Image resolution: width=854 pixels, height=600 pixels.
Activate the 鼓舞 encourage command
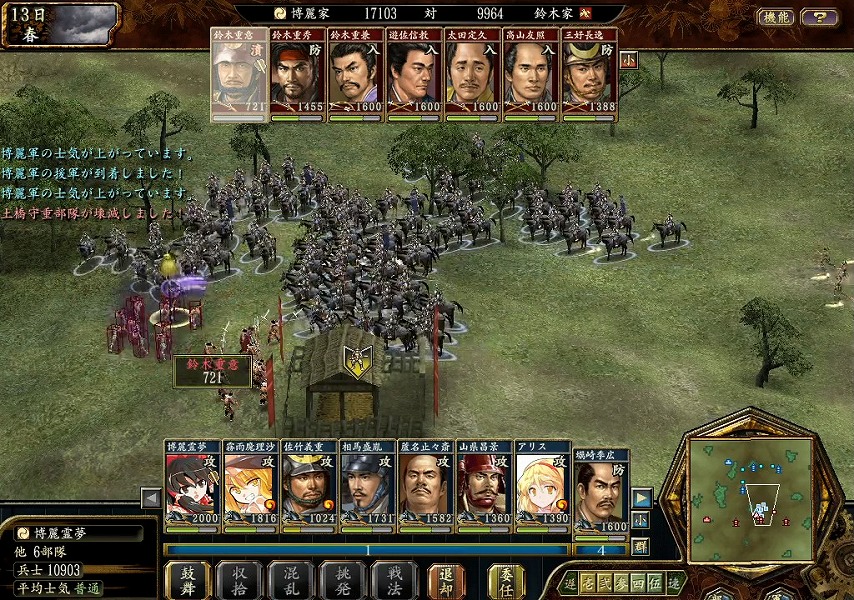coord(188,579)
